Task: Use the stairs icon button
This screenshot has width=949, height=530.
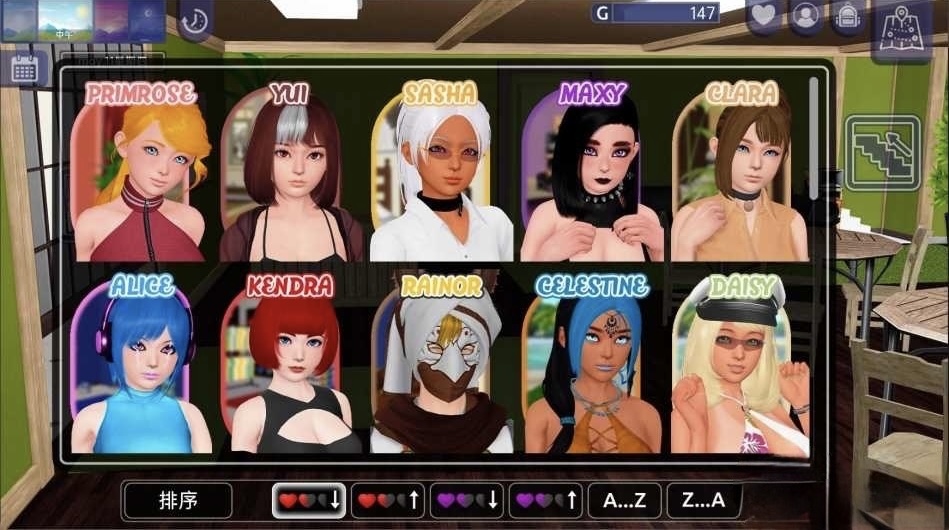Action: tap(882, 153)
